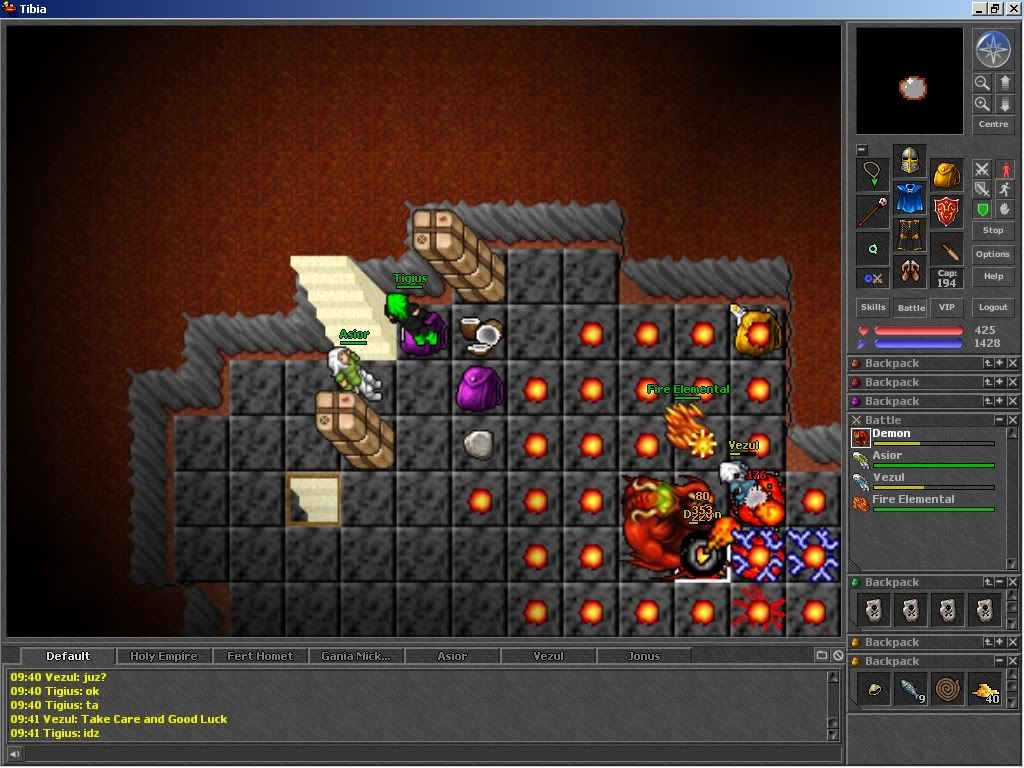
Task: Select the red shield slot
Action: tap(946, 211)
